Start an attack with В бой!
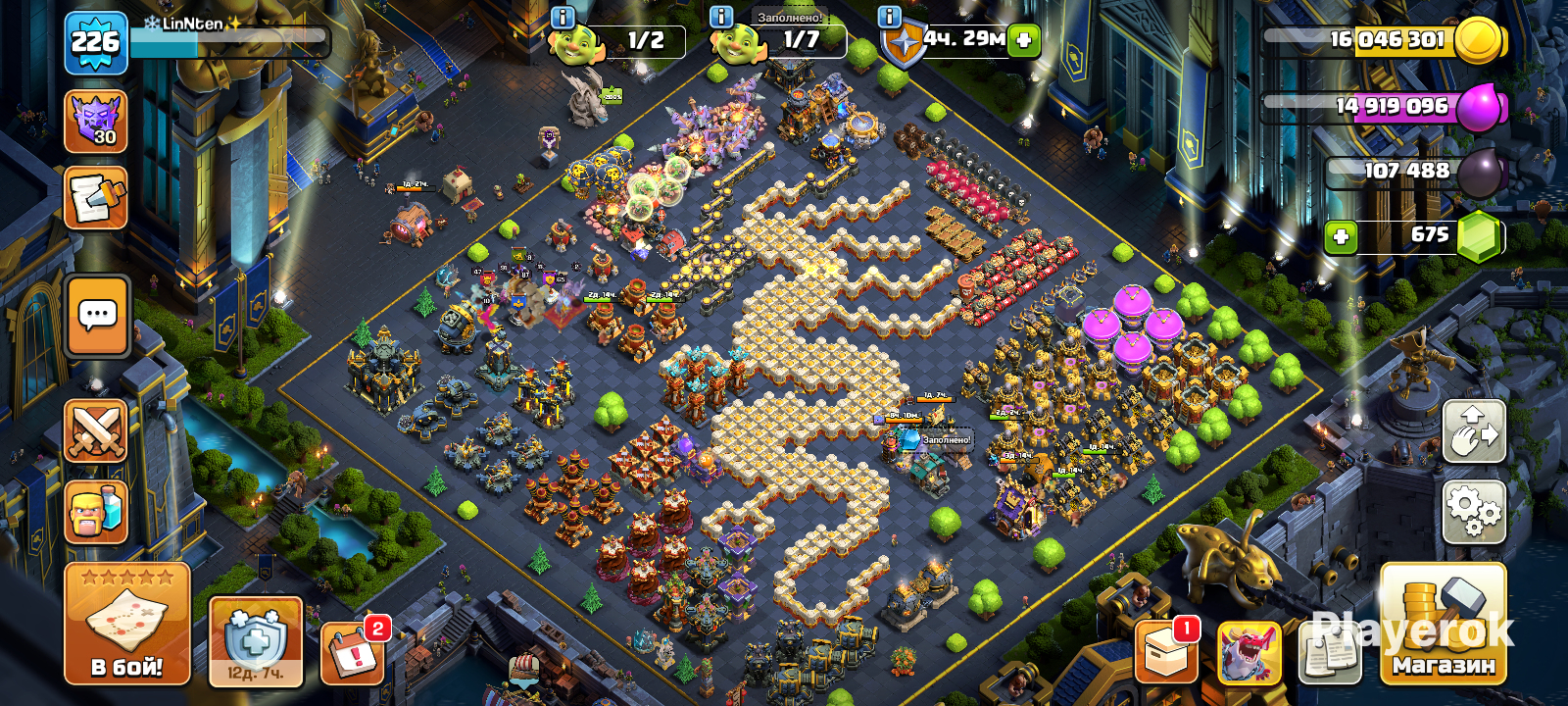 click(127, 624)
